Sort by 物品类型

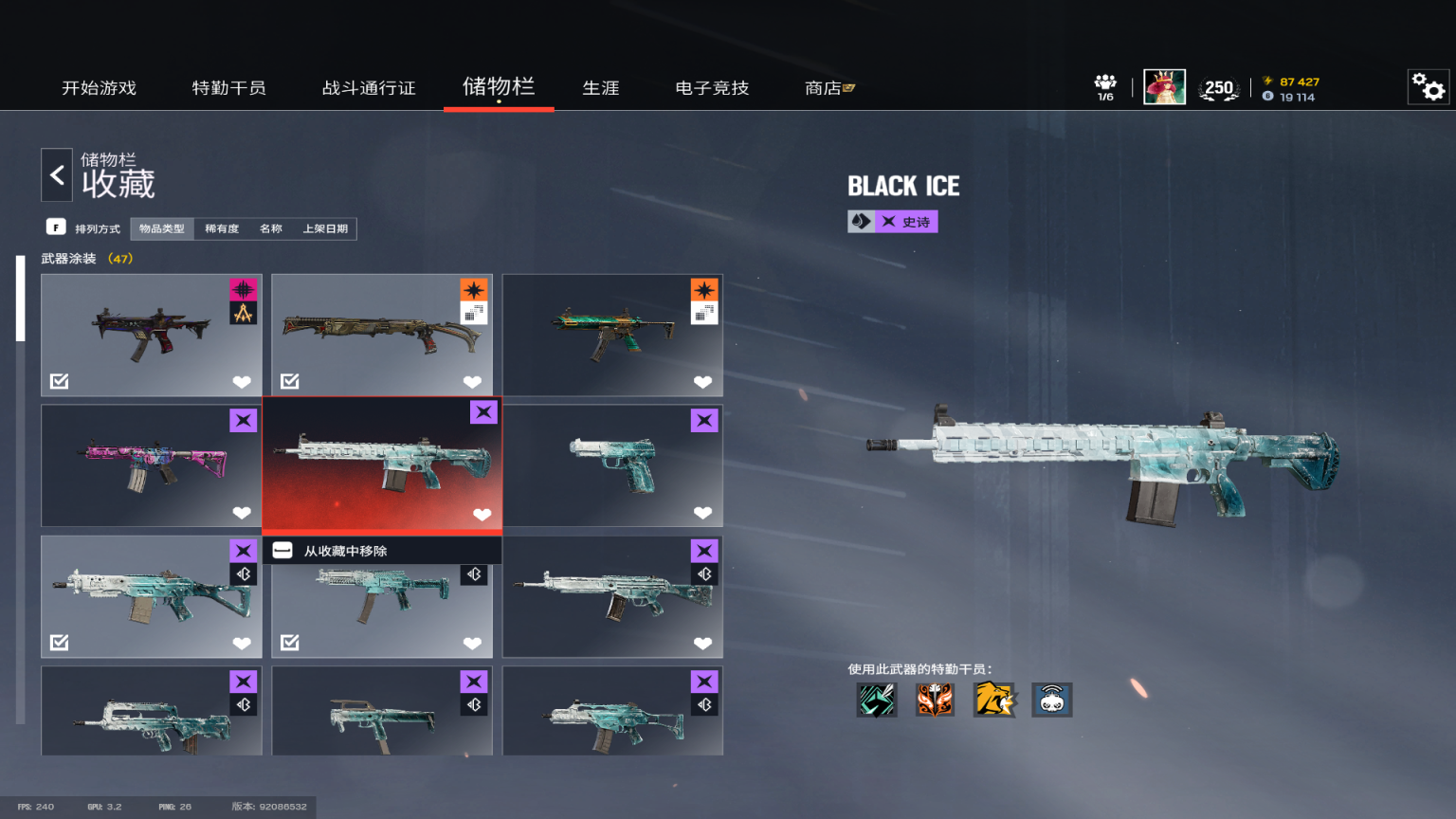tap(162, 228)
